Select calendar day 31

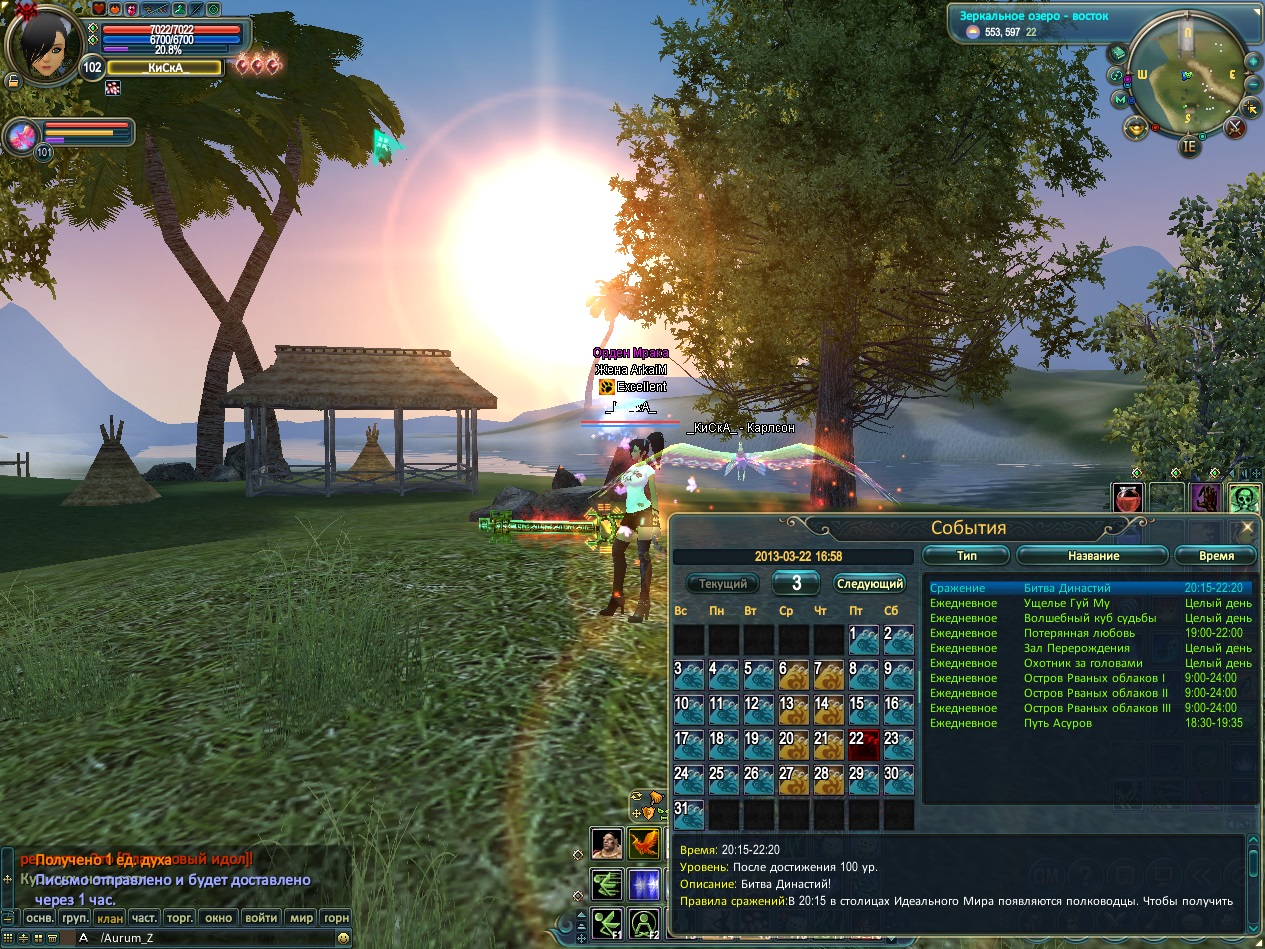689,814
